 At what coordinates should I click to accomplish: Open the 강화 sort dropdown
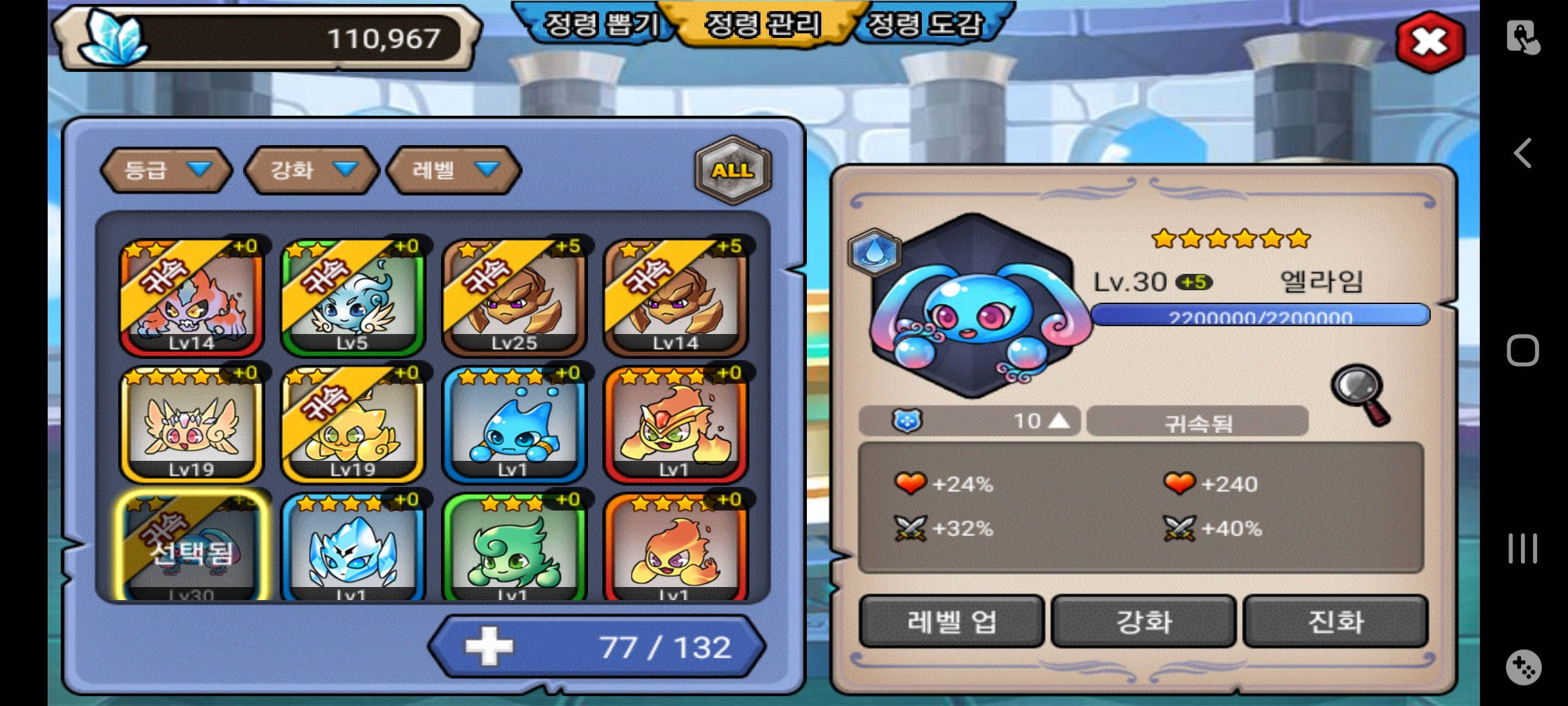[312, 171]
